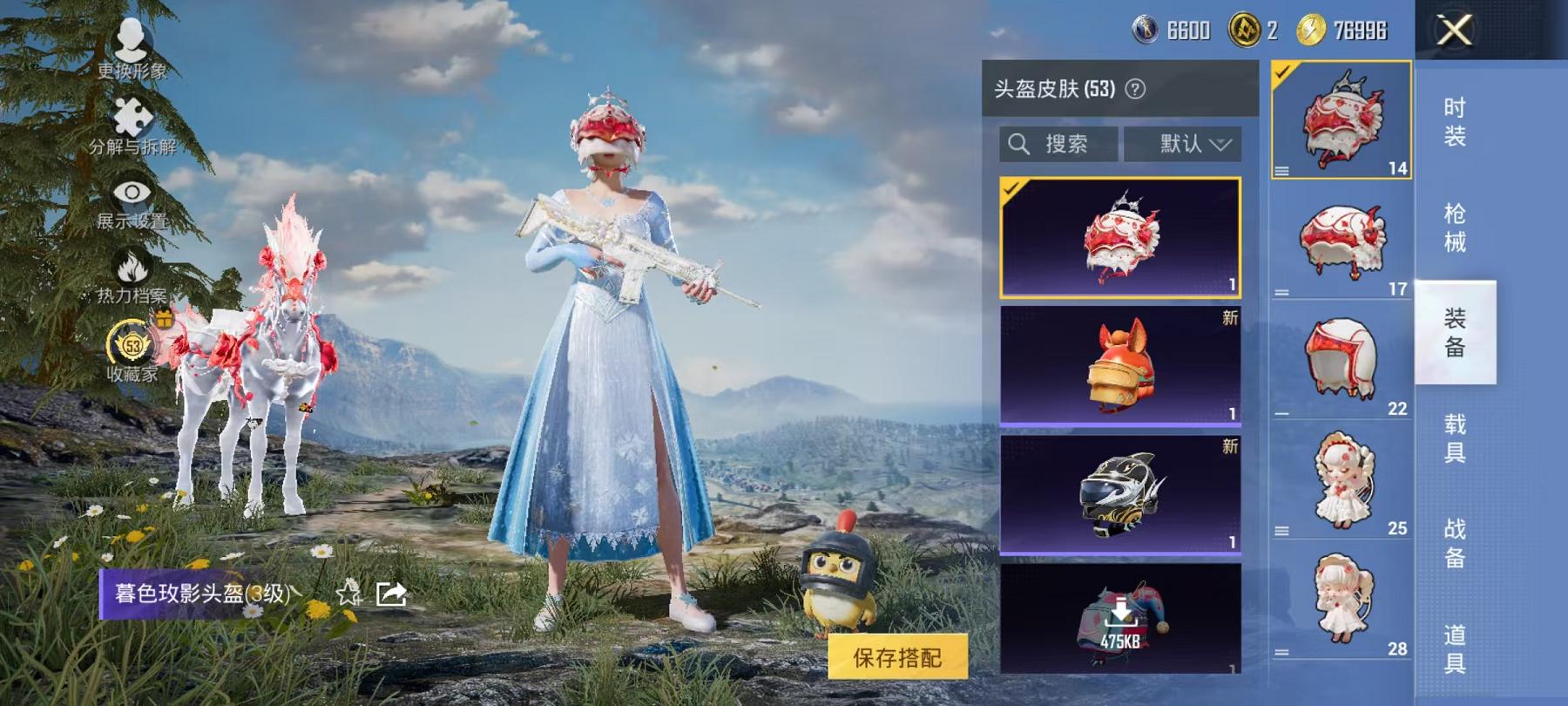Tap the search magnifier in helmet panel

tap(1017, 143)
